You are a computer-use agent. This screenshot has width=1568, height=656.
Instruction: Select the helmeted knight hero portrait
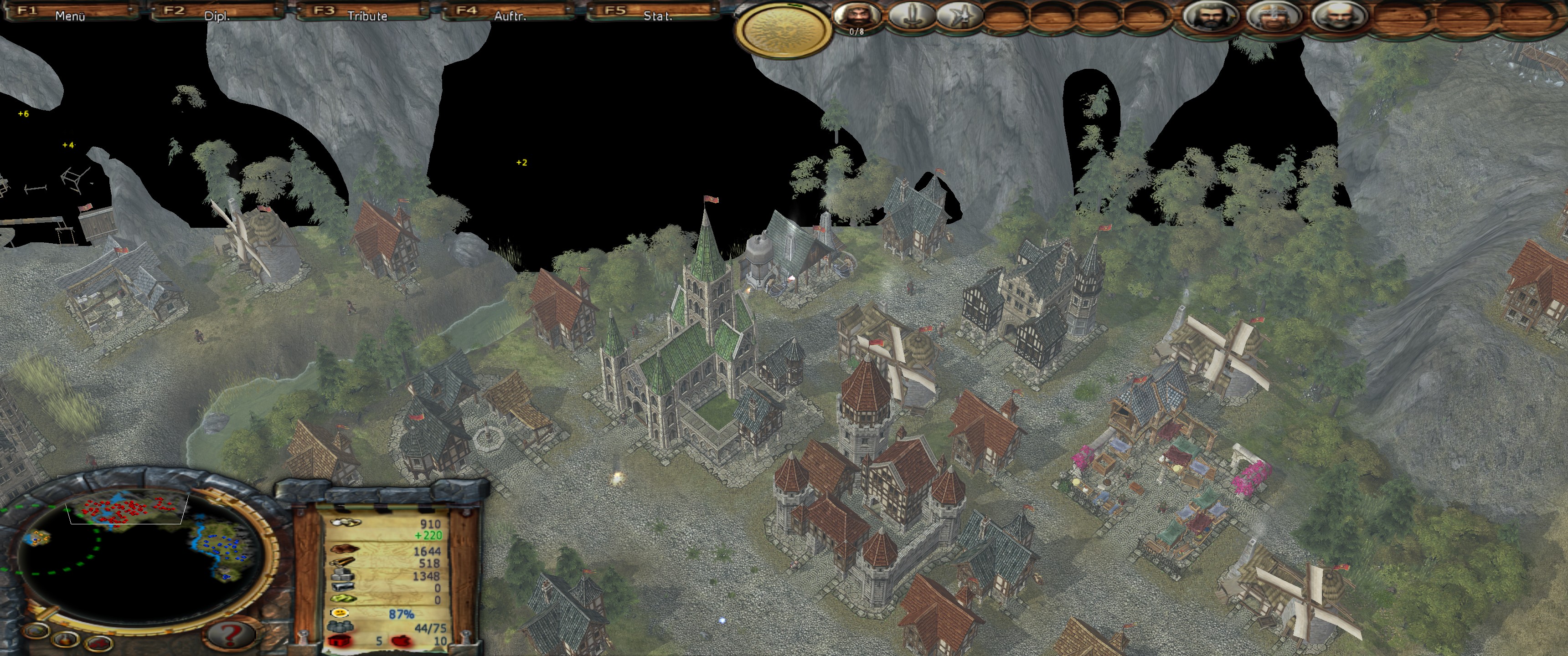(x=1273, y=16)
